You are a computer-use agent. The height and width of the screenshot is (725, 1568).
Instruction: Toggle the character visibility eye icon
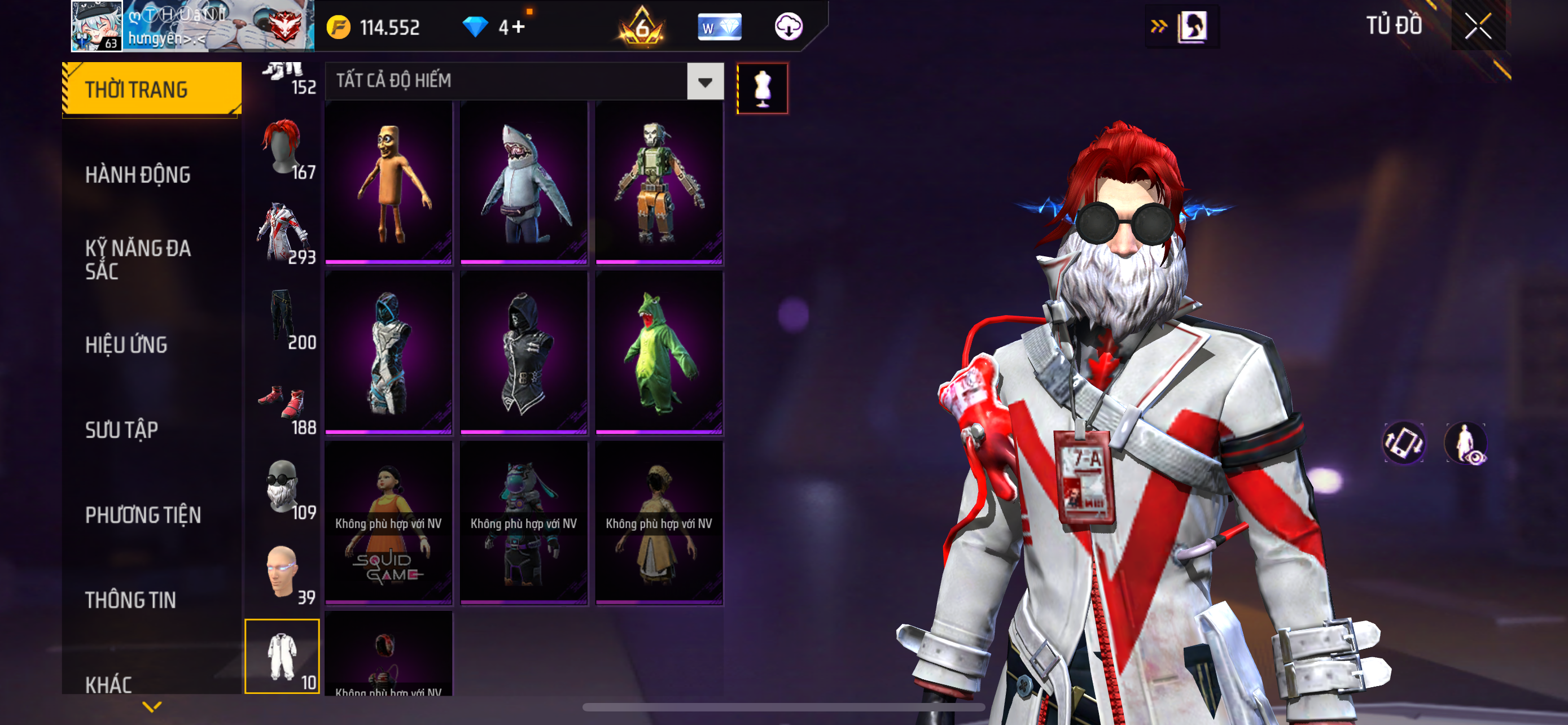click(x=1466, y=443)
